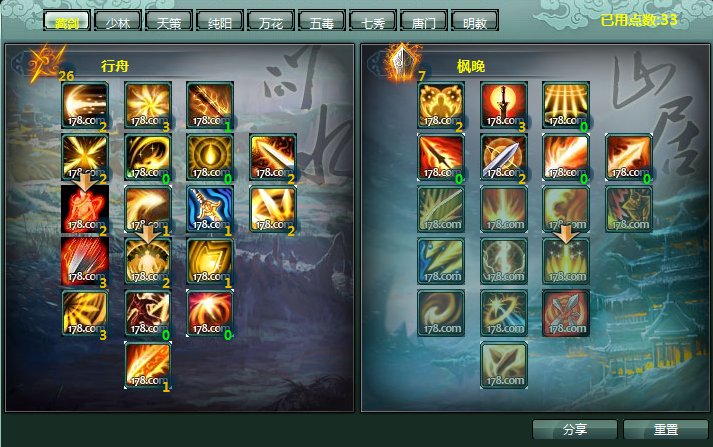Viewport: 713px width, 447px height.
Task: Select the 明教 class tab
Action: pos(473,21)
